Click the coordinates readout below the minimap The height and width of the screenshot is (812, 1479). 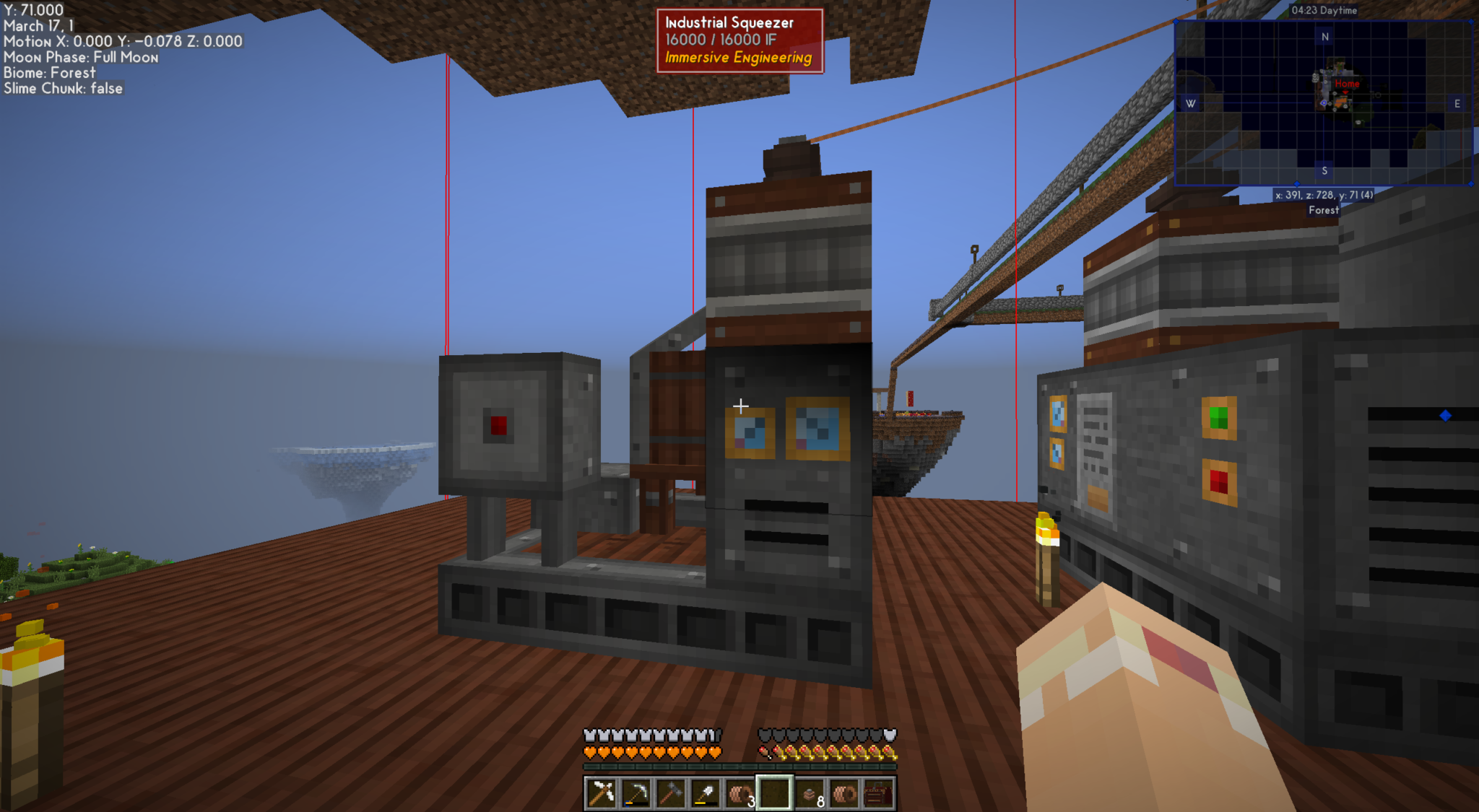point(1324,196)
